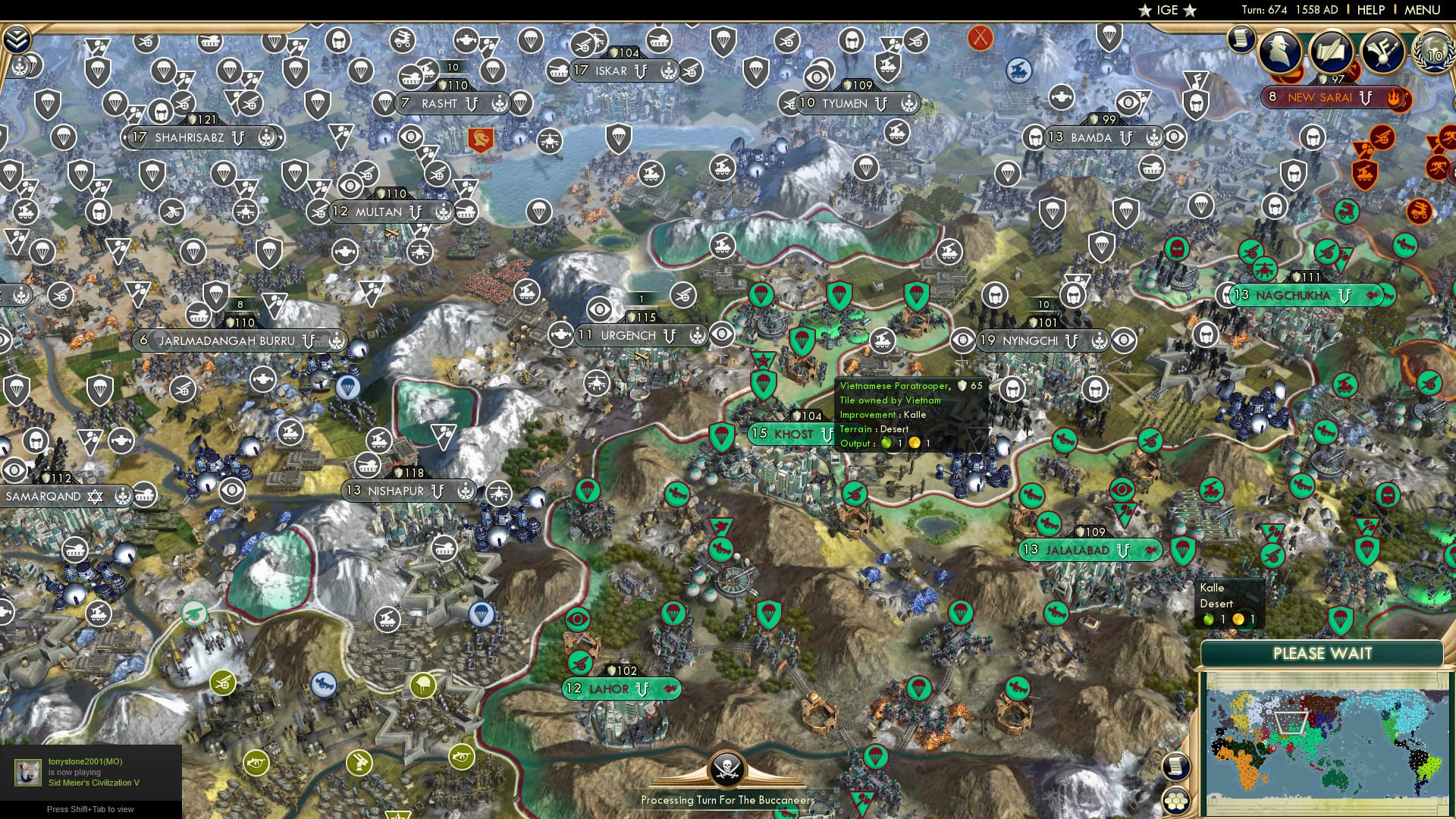Open HELP from the top bar

1370,10
